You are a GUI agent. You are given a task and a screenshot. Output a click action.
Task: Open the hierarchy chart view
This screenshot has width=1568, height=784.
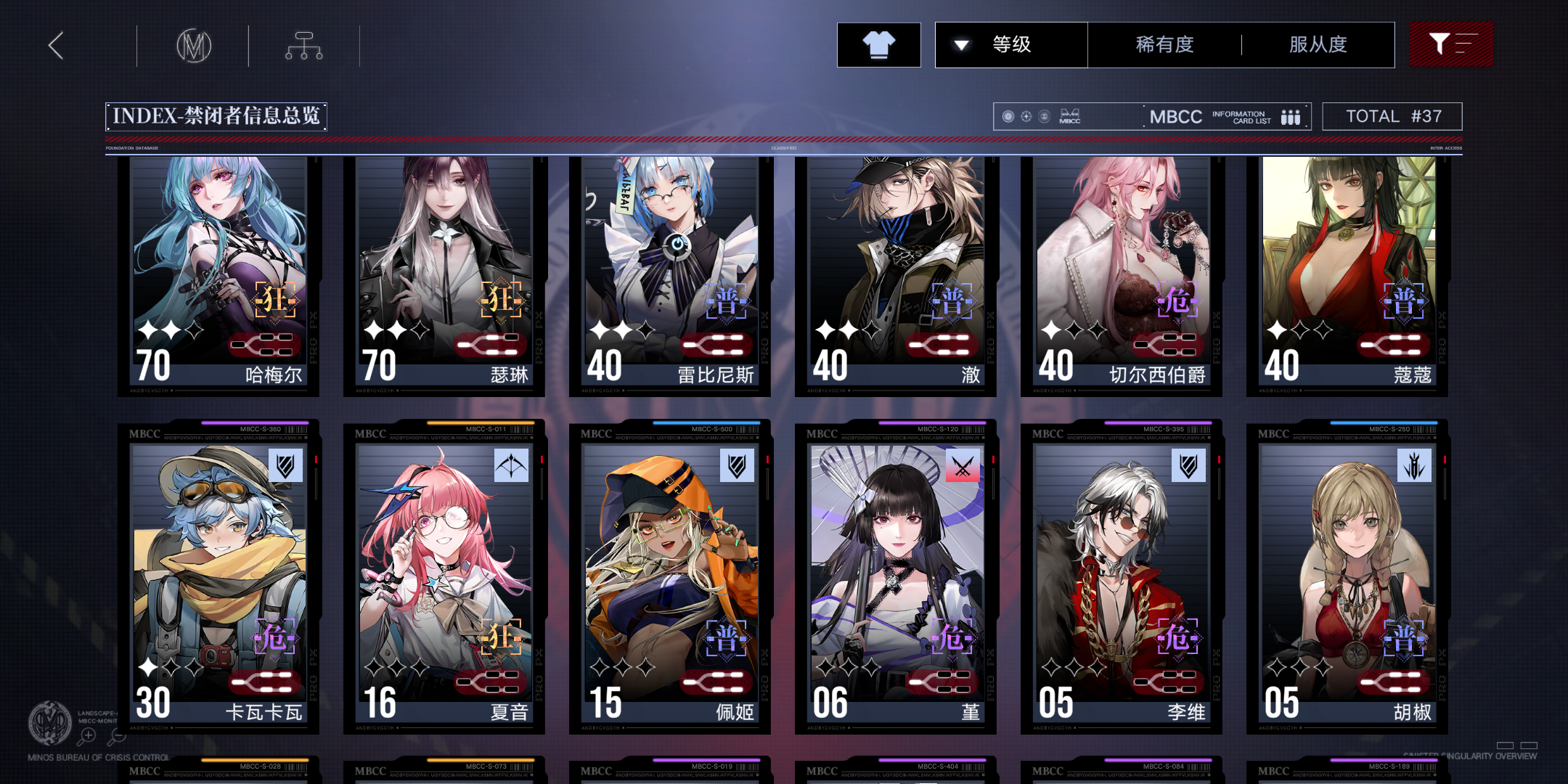pos(303,44)
